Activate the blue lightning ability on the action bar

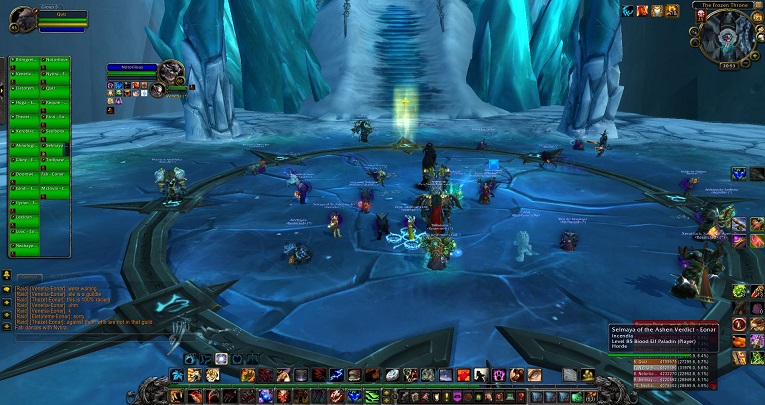point(338,375)
